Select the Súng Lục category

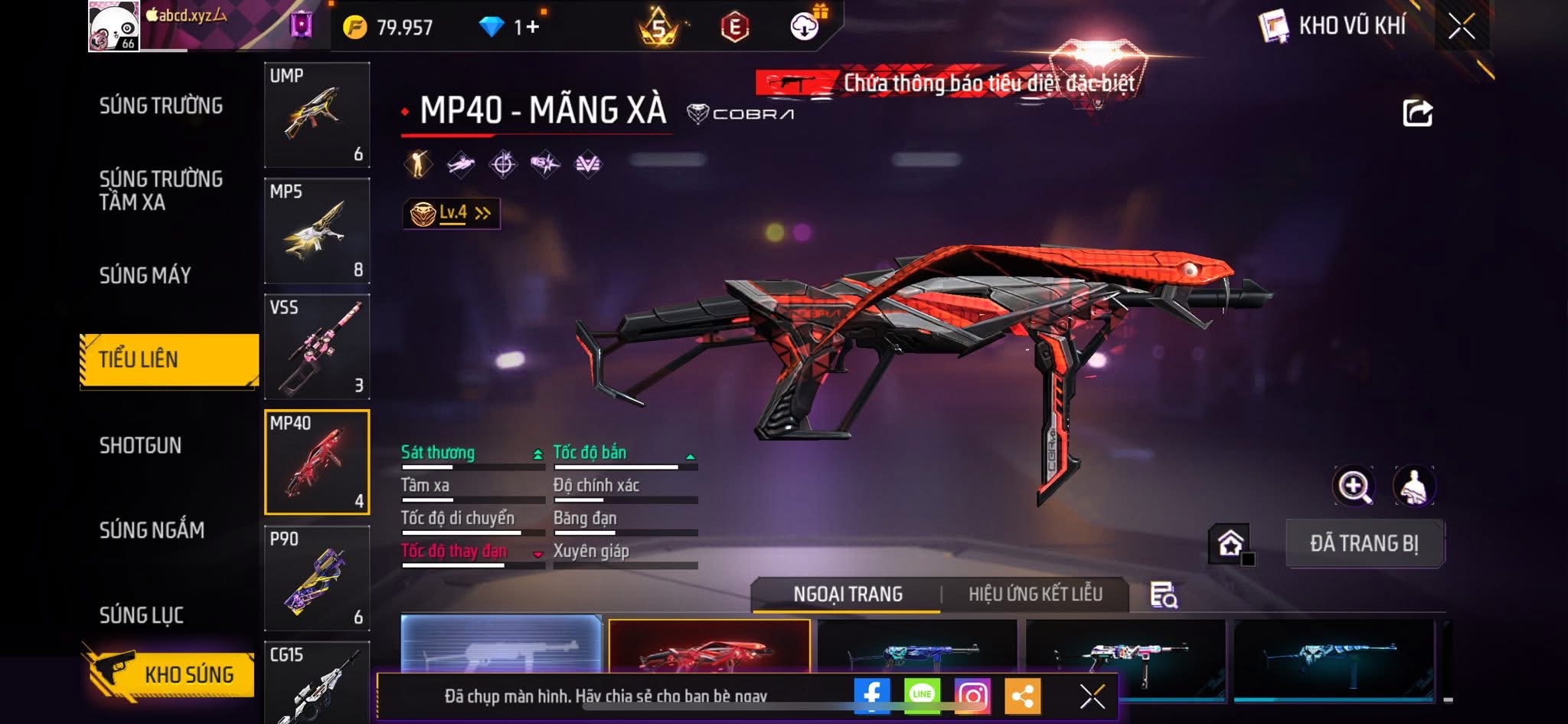(142, 614)
